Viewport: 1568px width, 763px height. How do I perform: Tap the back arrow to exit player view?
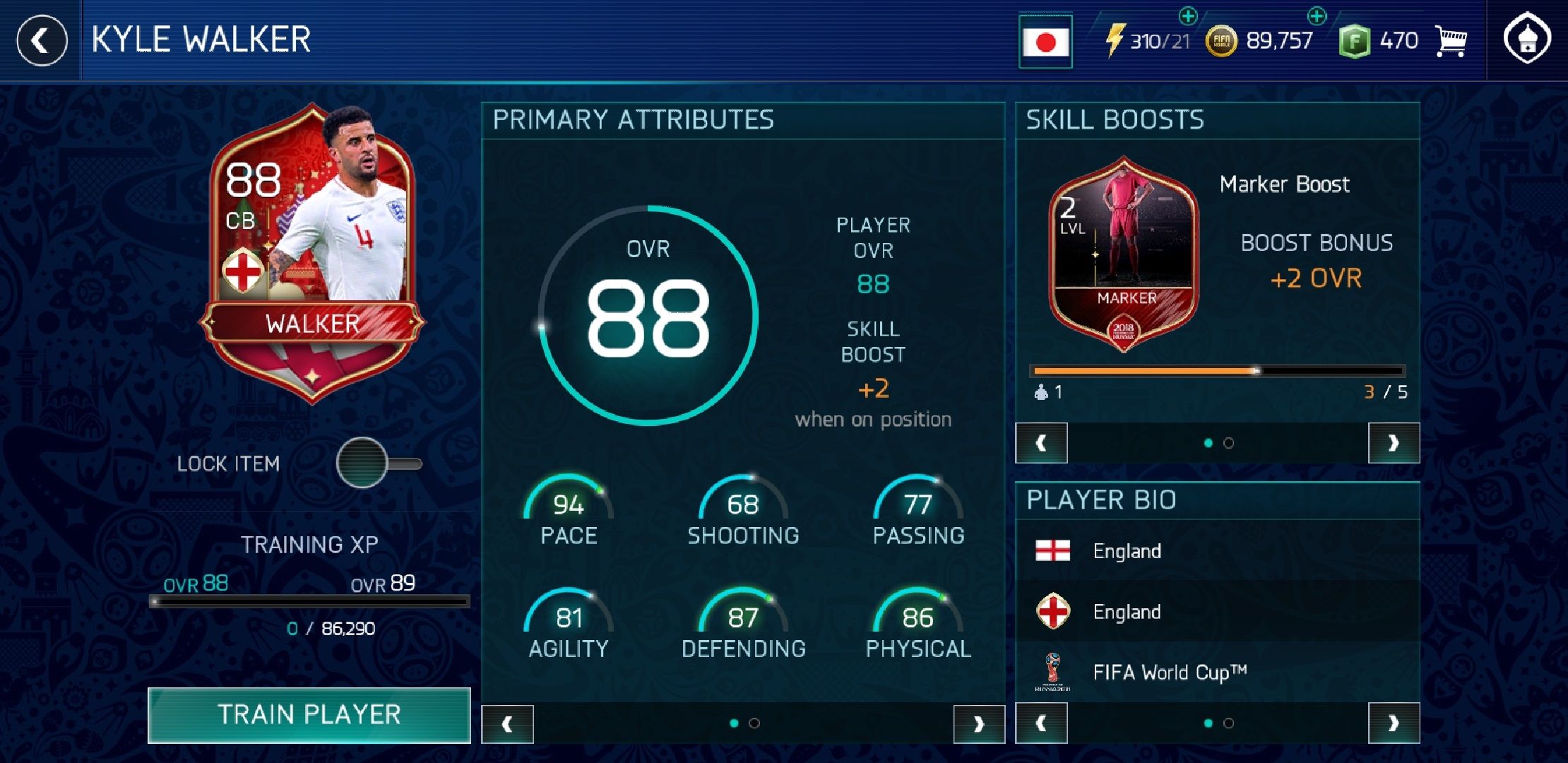pos(40,40)
